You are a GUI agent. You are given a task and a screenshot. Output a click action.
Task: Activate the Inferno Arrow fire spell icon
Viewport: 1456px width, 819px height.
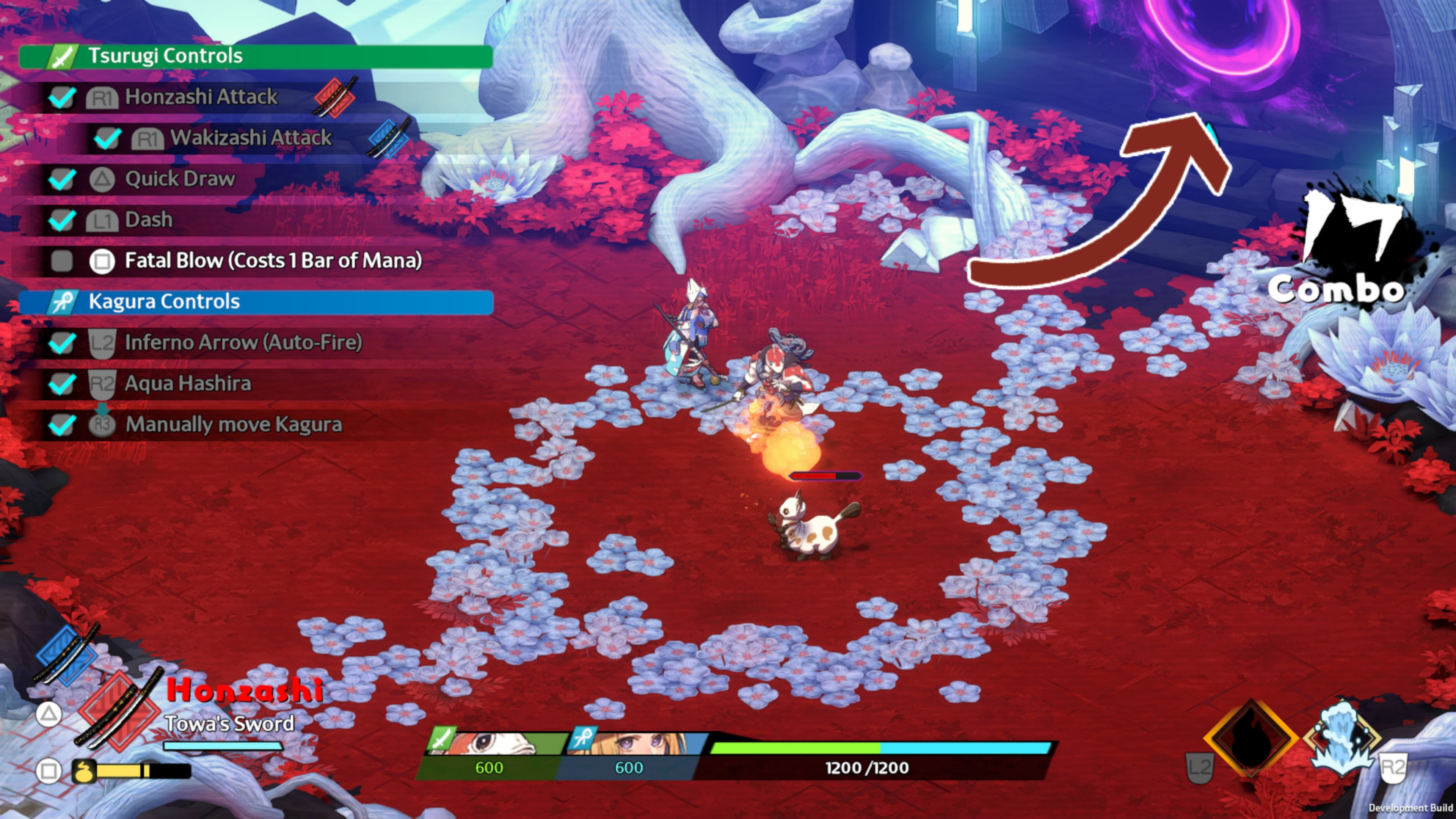(1250, 738)
